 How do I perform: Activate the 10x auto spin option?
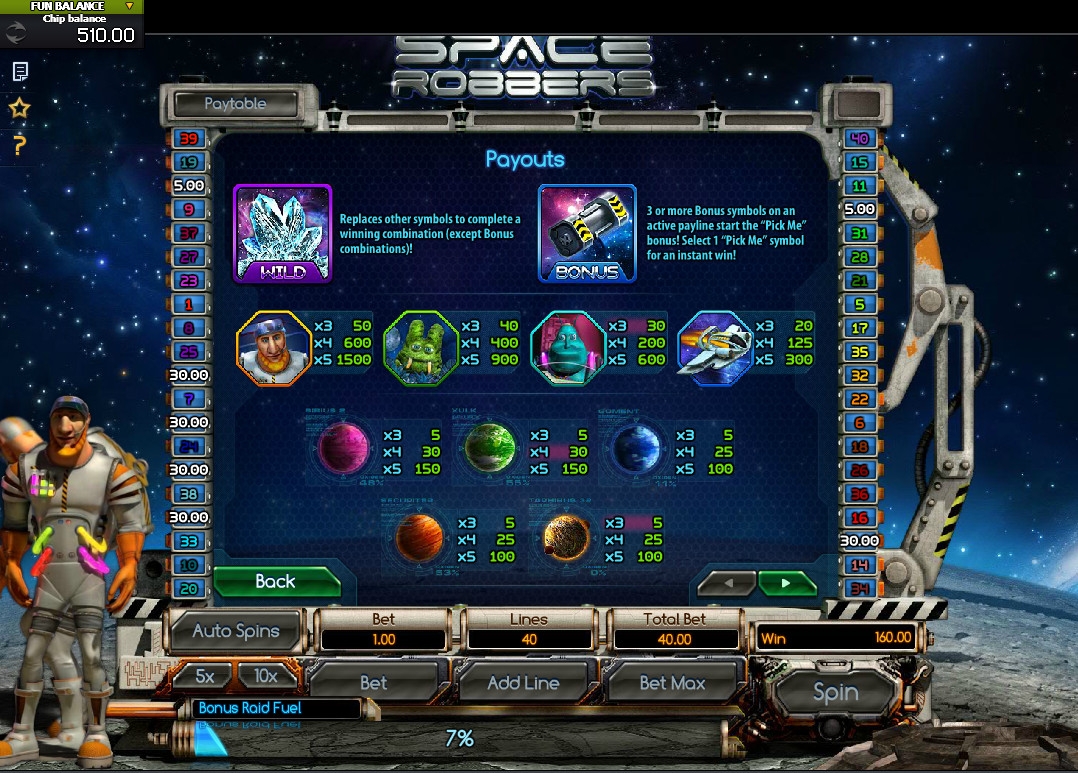tap(266, 677)
